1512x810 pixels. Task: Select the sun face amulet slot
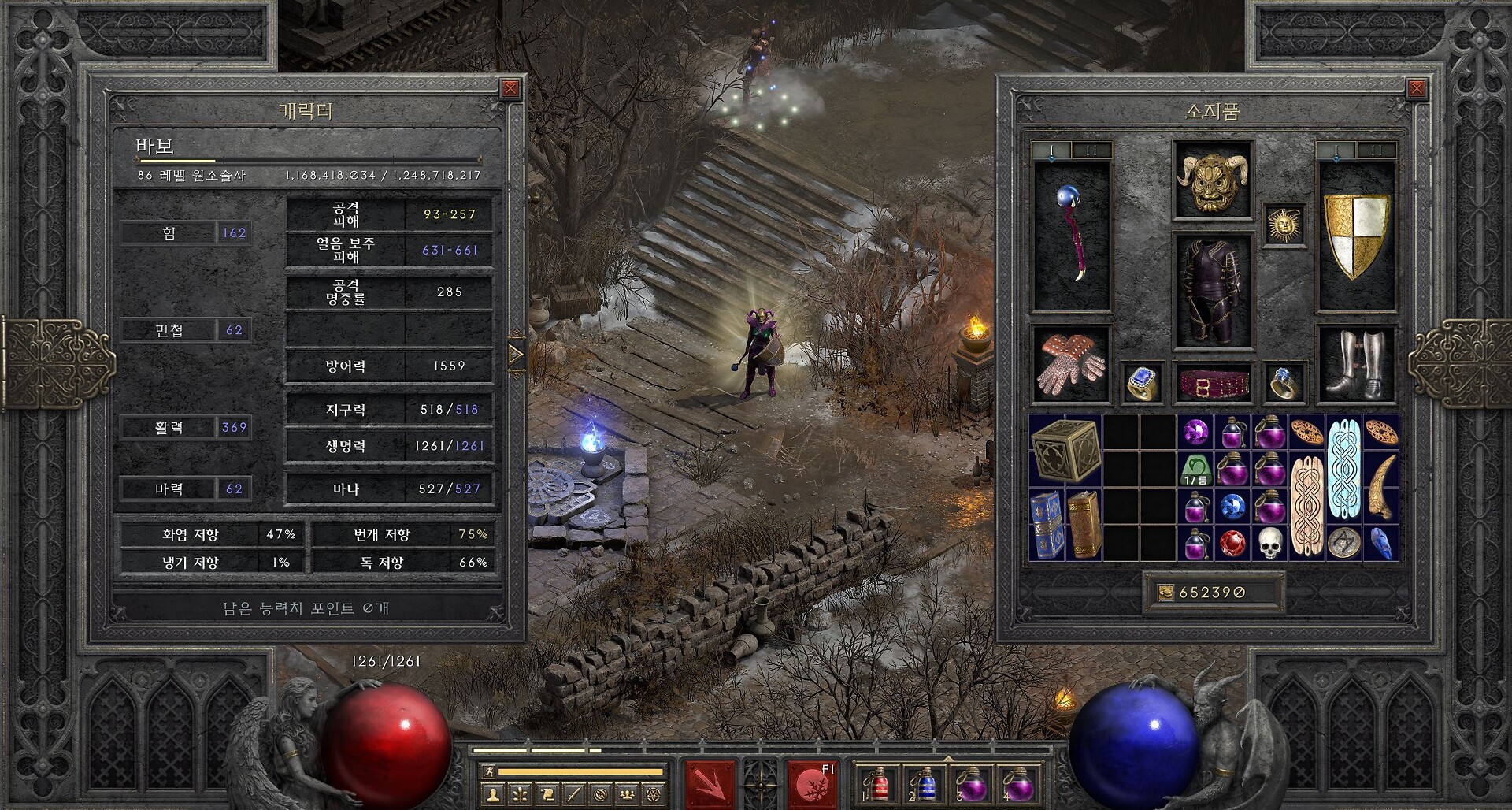1284,225
